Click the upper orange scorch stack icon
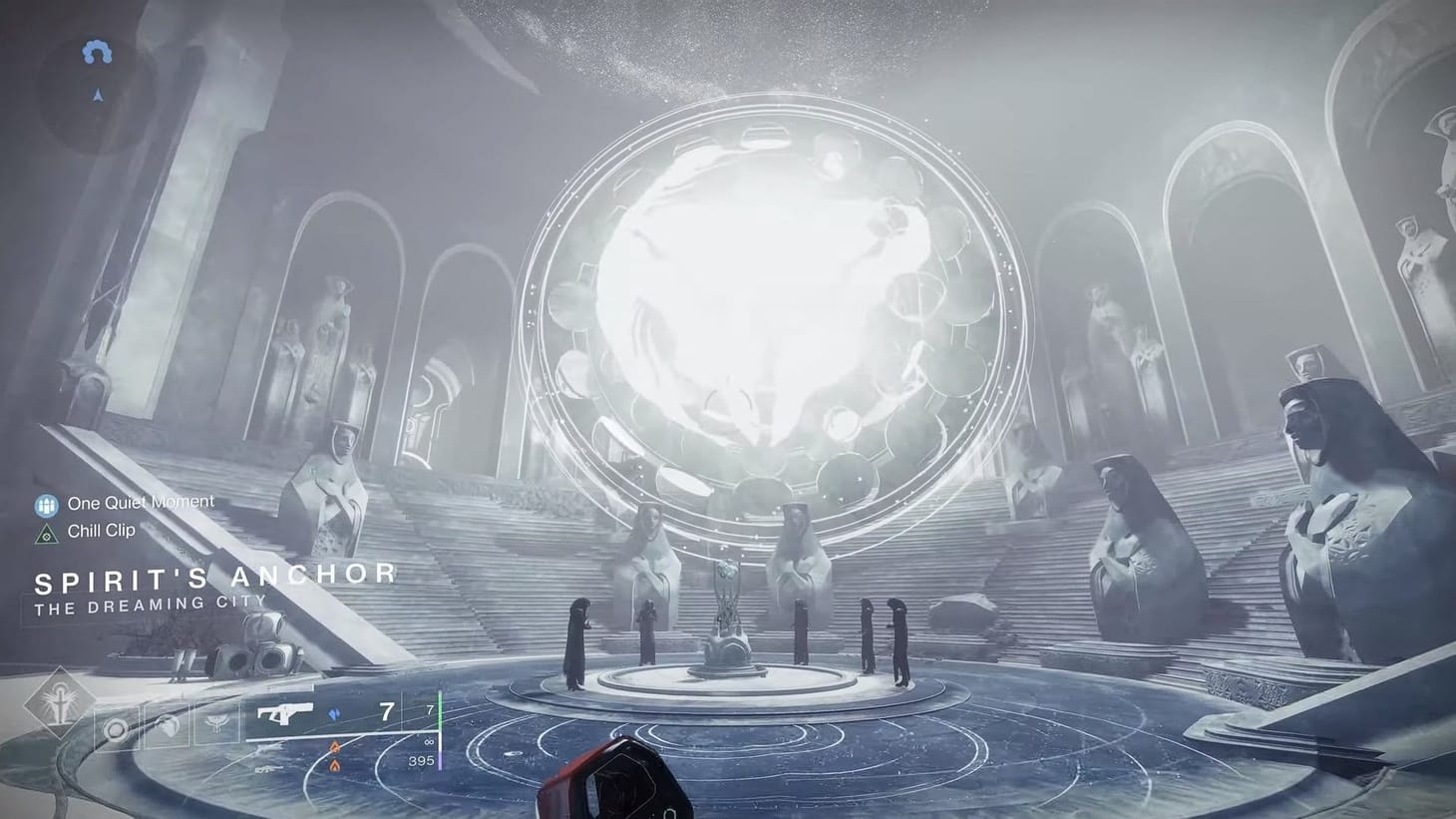This screenshot has height=819, width=1456. tap(334, 747)
